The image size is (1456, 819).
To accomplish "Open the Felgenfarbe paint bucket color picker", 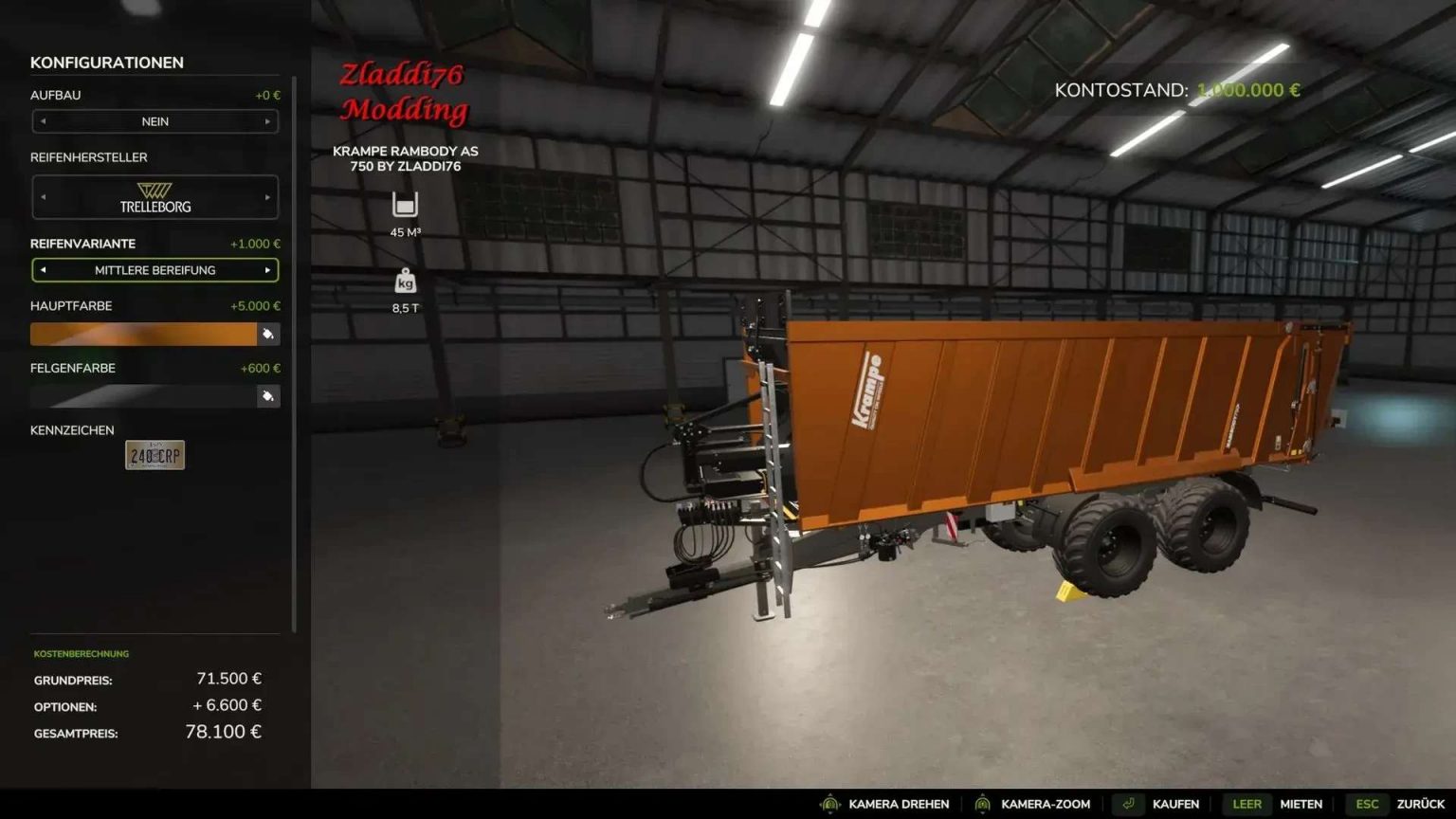I will point(268,396).
